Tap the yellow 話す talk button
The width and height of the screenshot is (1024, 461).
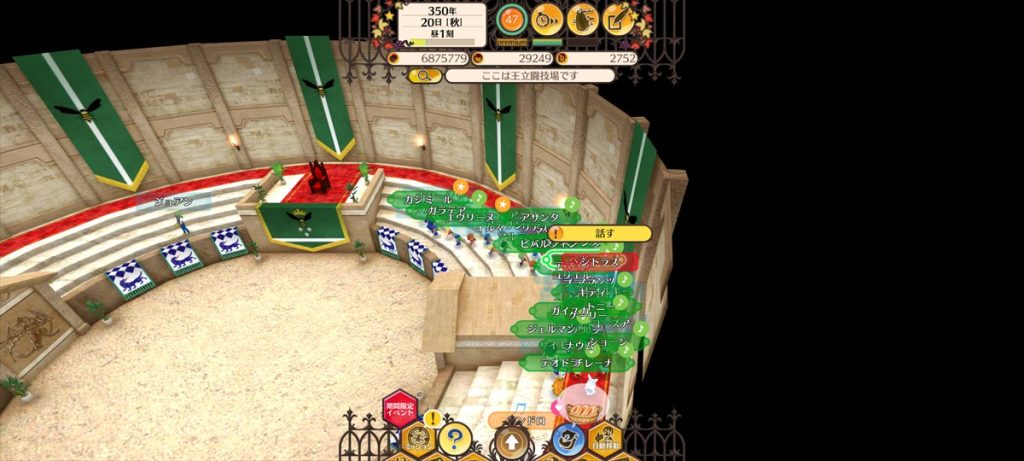pyautogui.click(x=602, y=233)
